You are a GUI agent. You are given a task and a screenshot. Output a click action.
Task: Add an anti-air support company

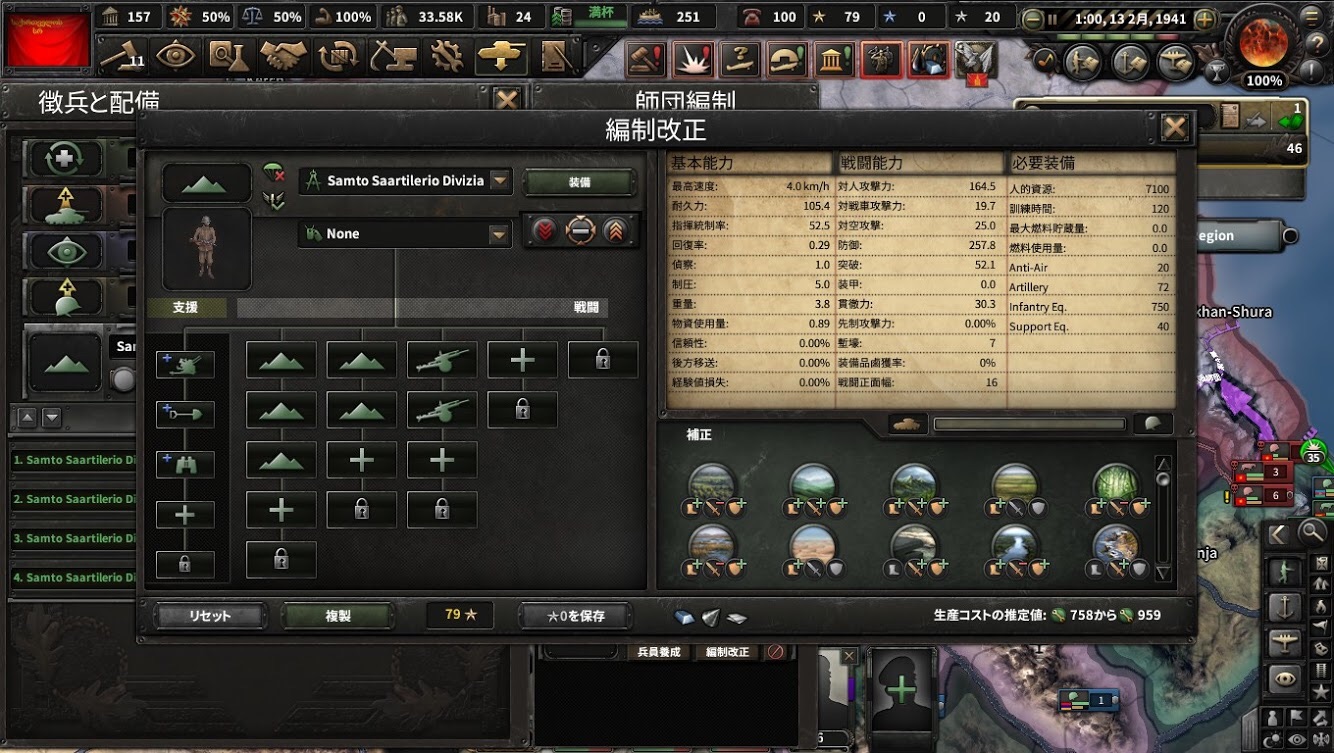pyautogui.click(x=185, y=362)
